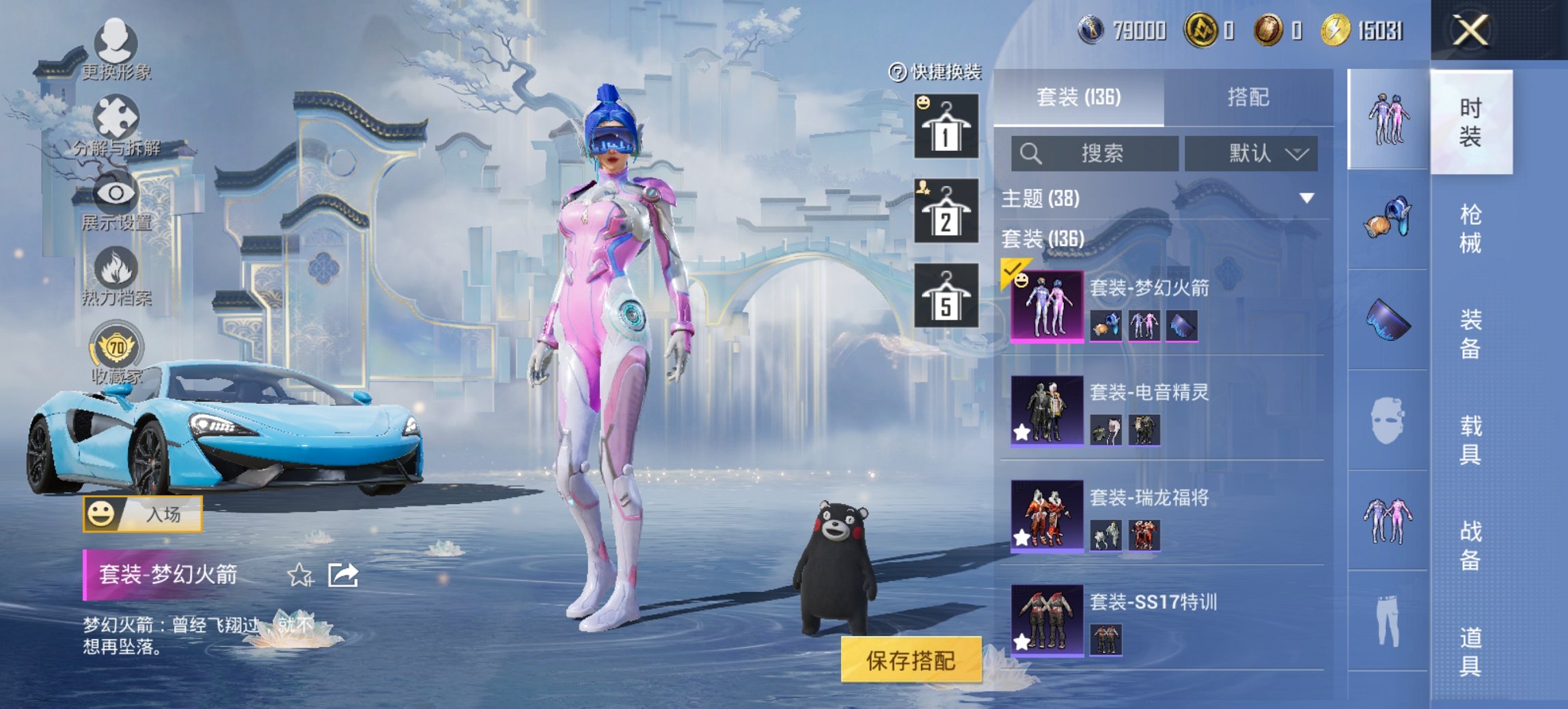Select quick outfit preset 1
Viewport: 1568px width, 709px height.
tap(946, 126)
